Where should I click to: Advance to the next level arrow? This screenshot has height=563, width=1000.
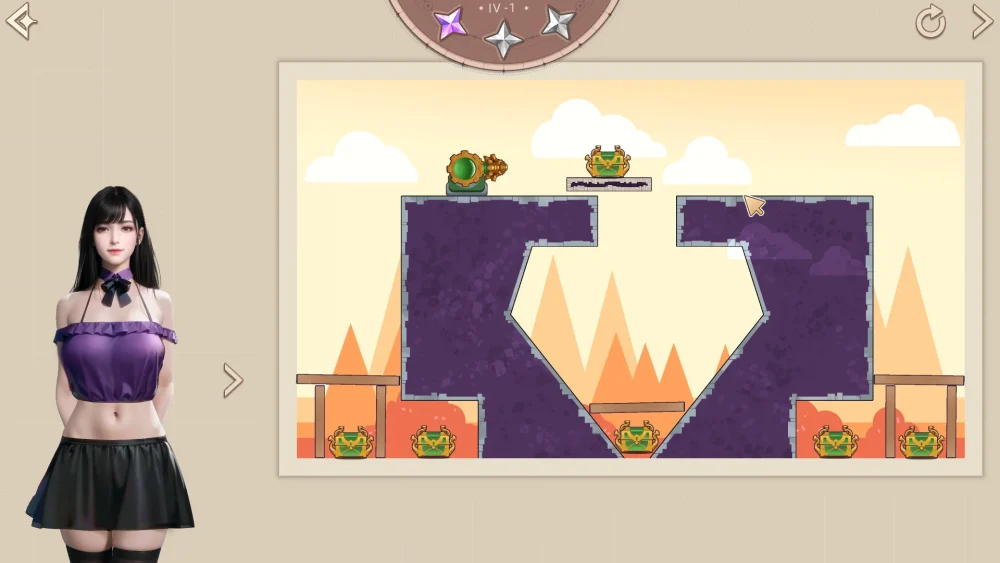pos(981,21)
